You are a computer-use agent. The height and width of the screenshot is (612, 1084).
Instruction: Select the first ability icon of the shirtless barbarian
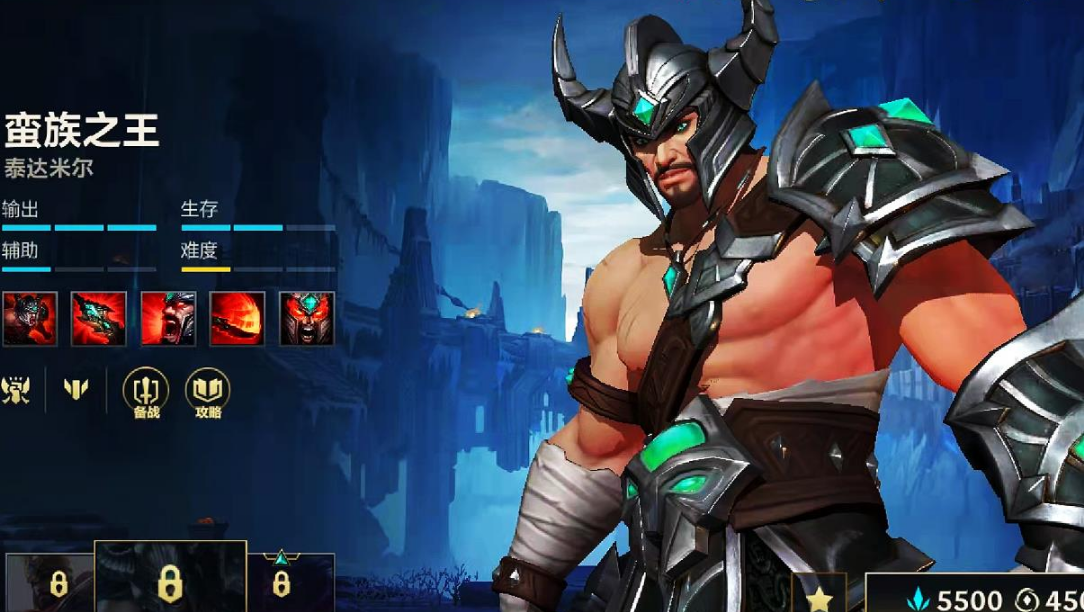(x=29, y=319)
